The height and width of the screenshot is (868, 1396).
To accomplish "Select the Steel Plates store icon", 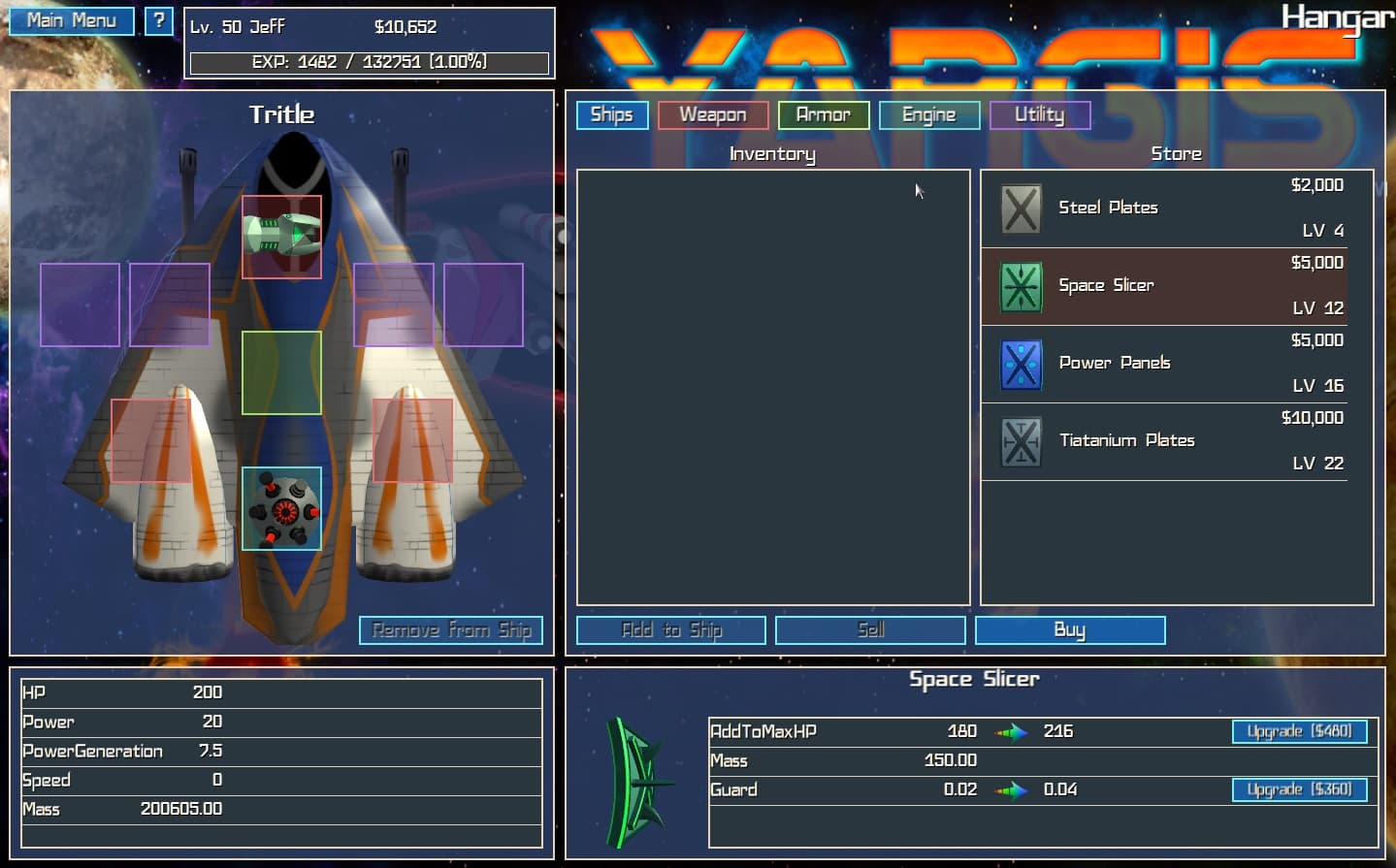I will coord(1021,208).
